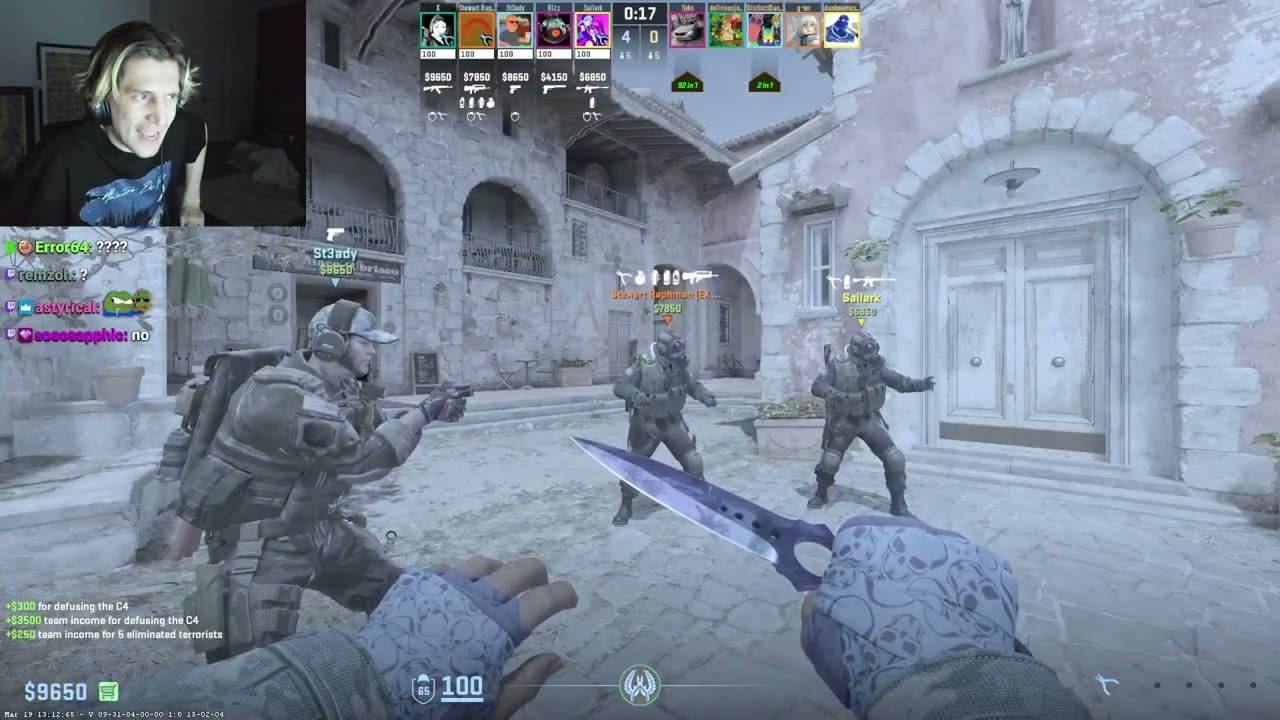Click the armor shield icon showing 65
This screenshot has height=720, width=1280.
click(423, 688)
